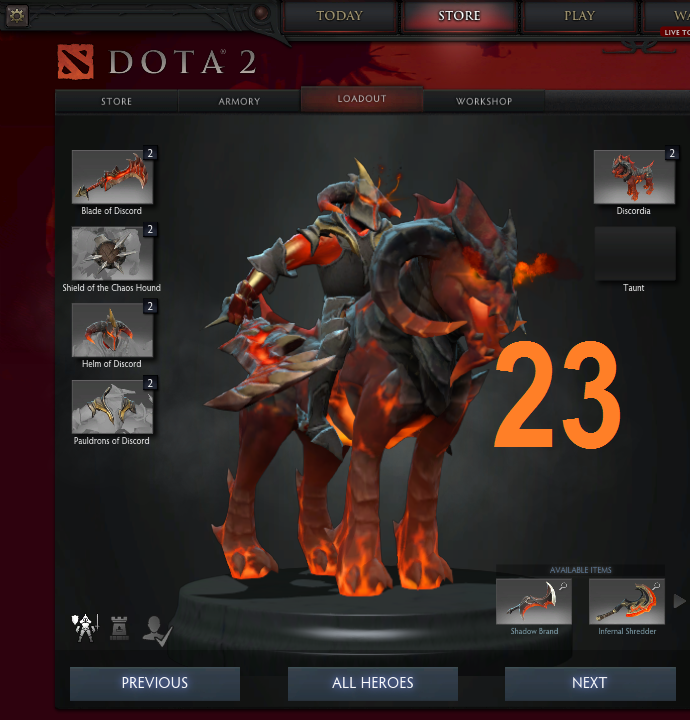
Task: Select the armored knight hero icon
Action: (x=83, y=628)
